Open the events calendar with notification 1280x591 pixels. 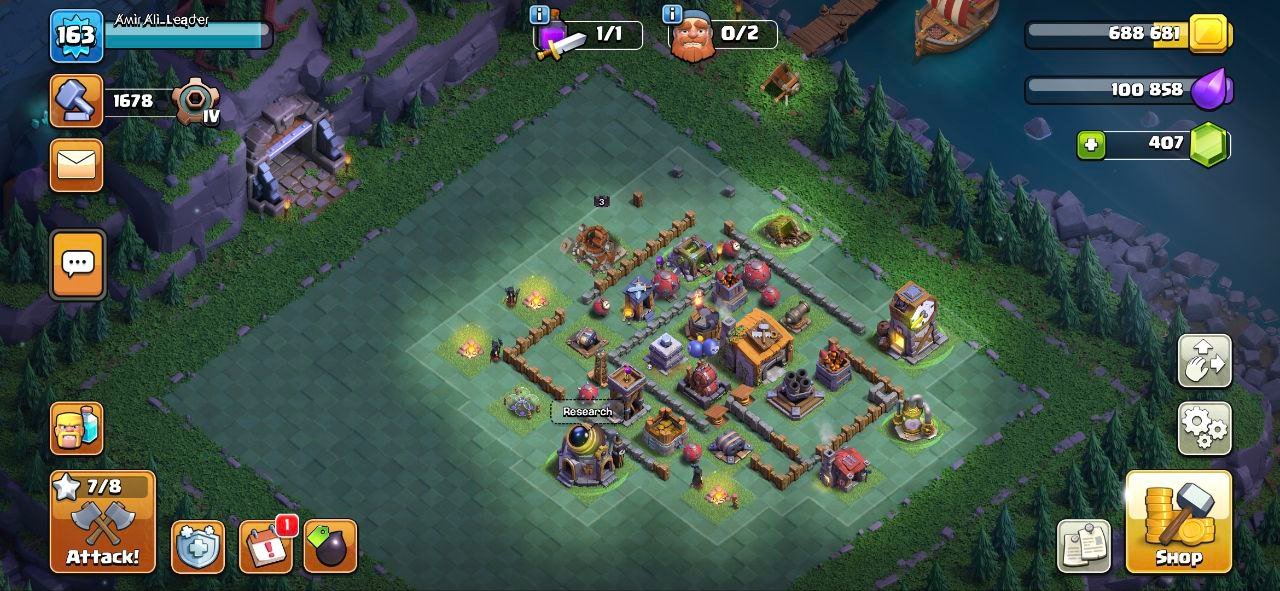tap(266, 547)
